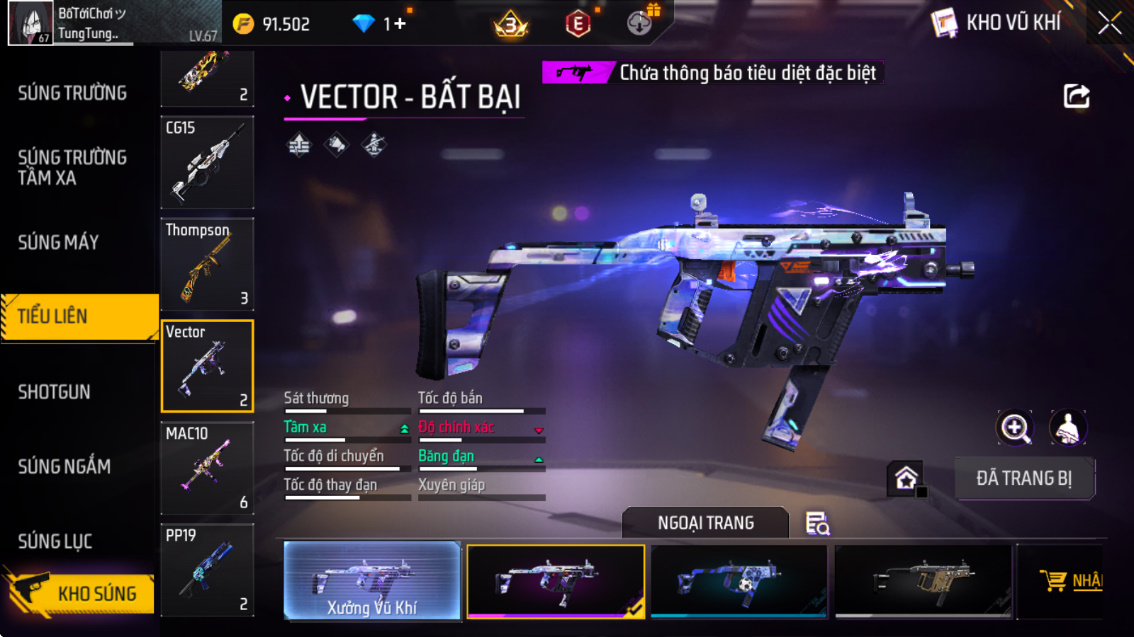Choose the Shotgun category
The height and width of the screenshot is (637, 1134).
54,392
